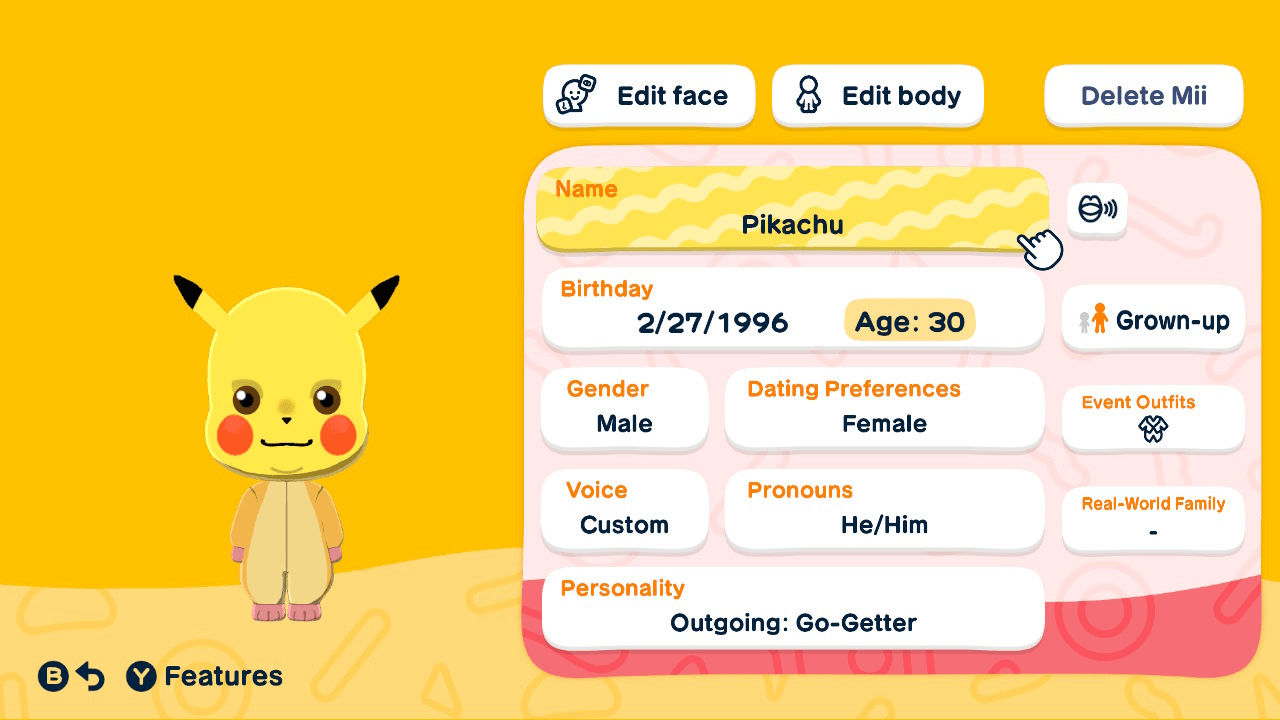
Task: Open the Real-World Family selector
Action: point(1152,519)
